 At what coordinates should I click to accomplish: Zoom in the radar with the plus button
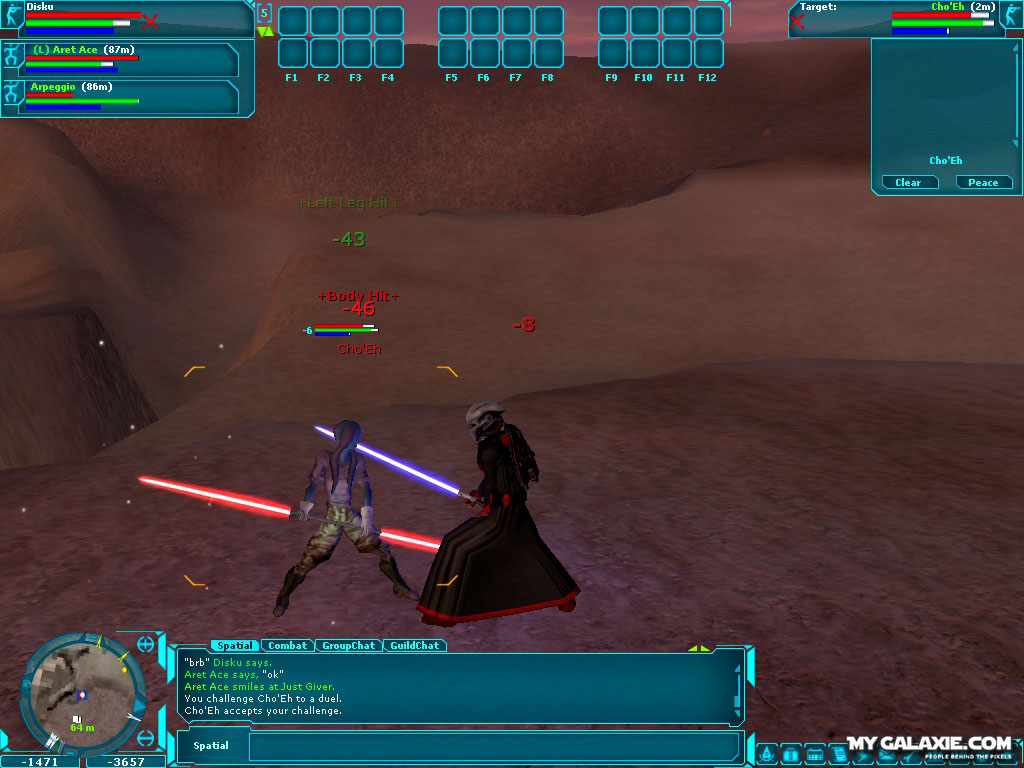point(147,643)
